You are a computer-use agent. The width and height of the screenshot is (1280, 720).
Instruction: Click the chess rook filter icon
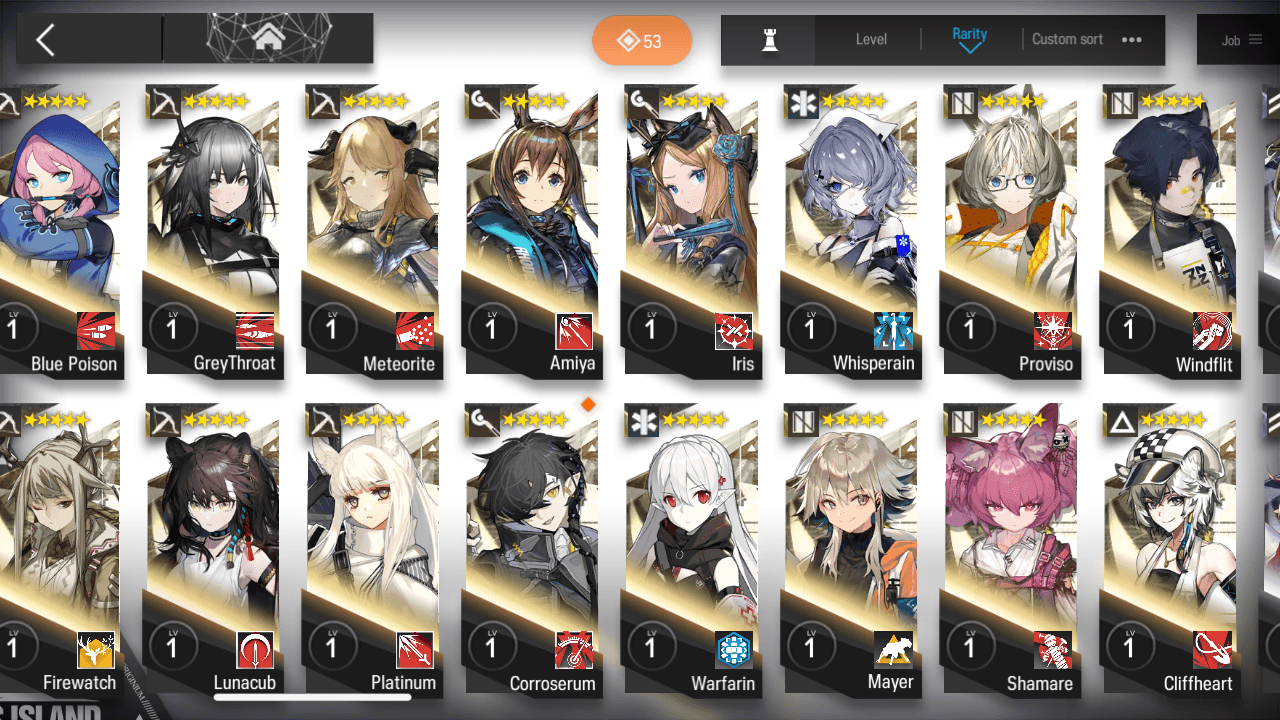click(x=769, y=40)
